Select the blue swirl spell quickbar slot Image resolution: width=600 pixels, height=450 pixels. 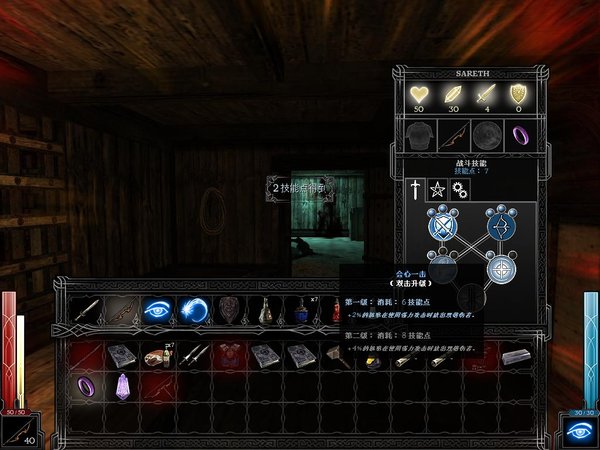pyautogui.click(x=192, y=310)
